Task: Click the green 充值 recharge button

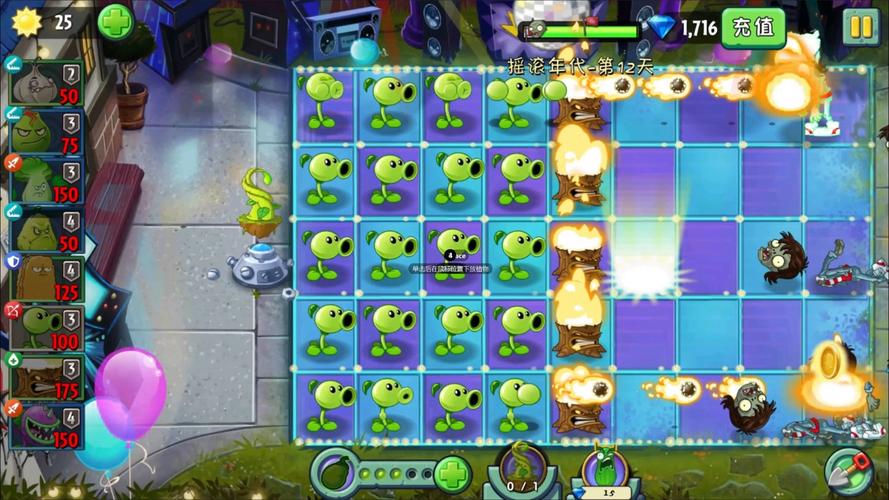Action: coord(753,27)
